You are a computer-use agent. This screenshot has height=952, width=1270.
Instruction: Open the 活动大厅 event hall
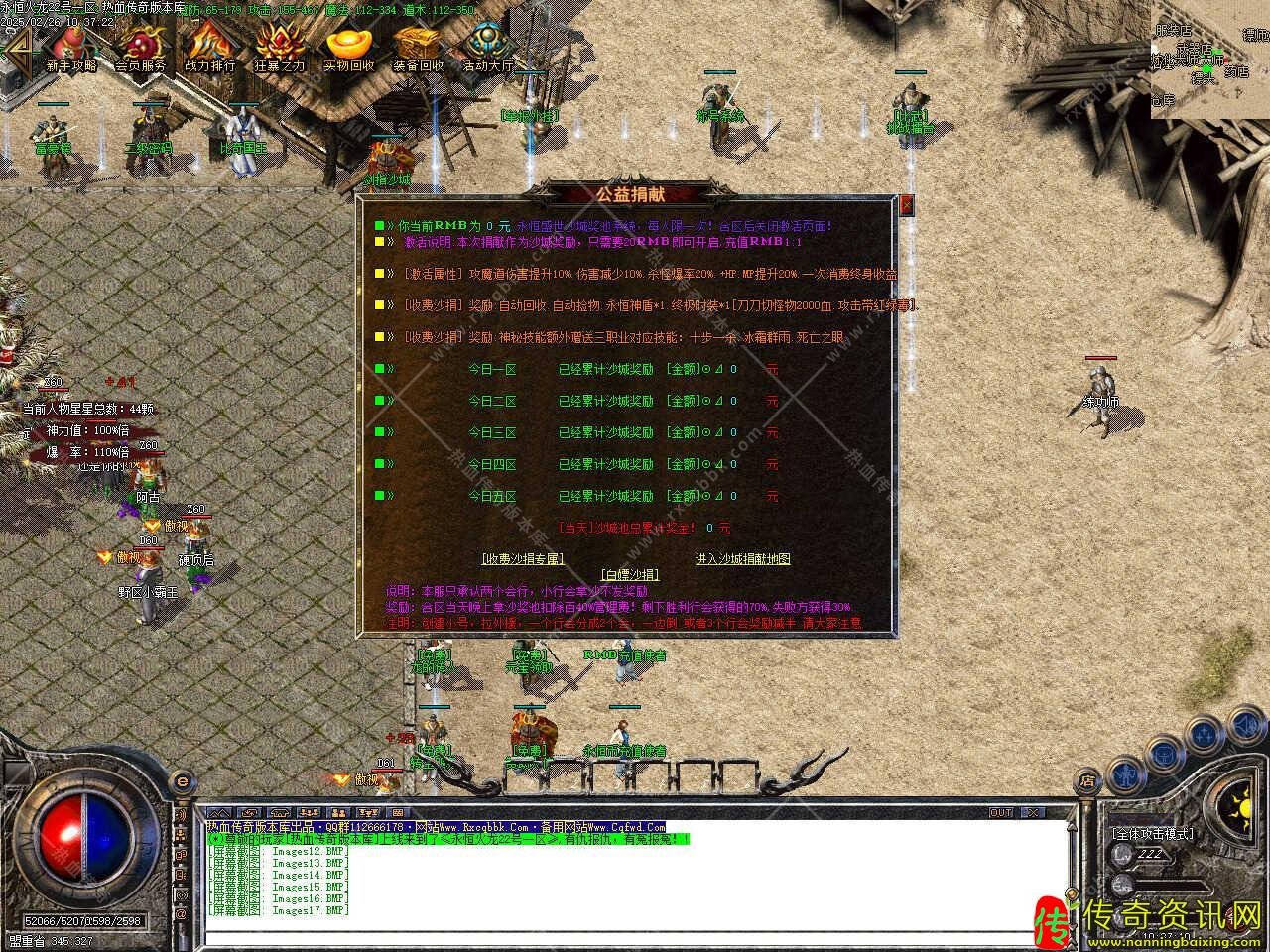click(487, 47)
